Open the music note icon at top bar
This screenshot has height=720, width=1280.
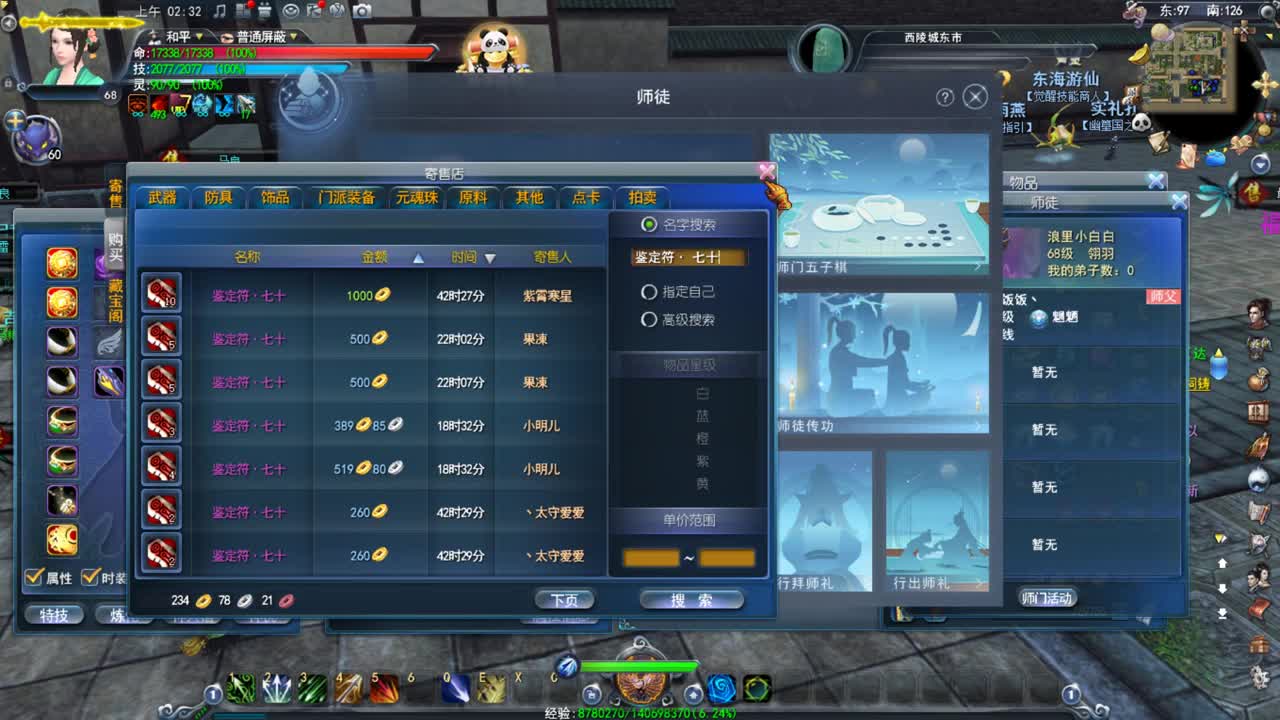pyautogui.click(x=221, y=12)
